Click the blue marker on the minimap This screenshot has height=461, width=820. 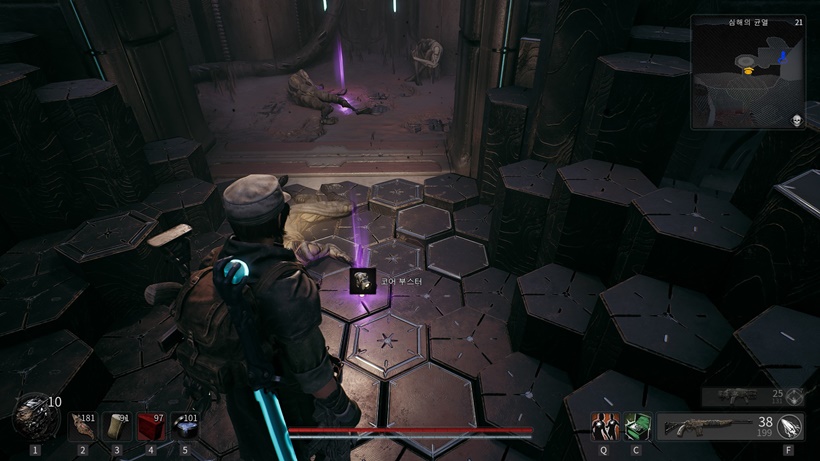(x=784, y=57)
